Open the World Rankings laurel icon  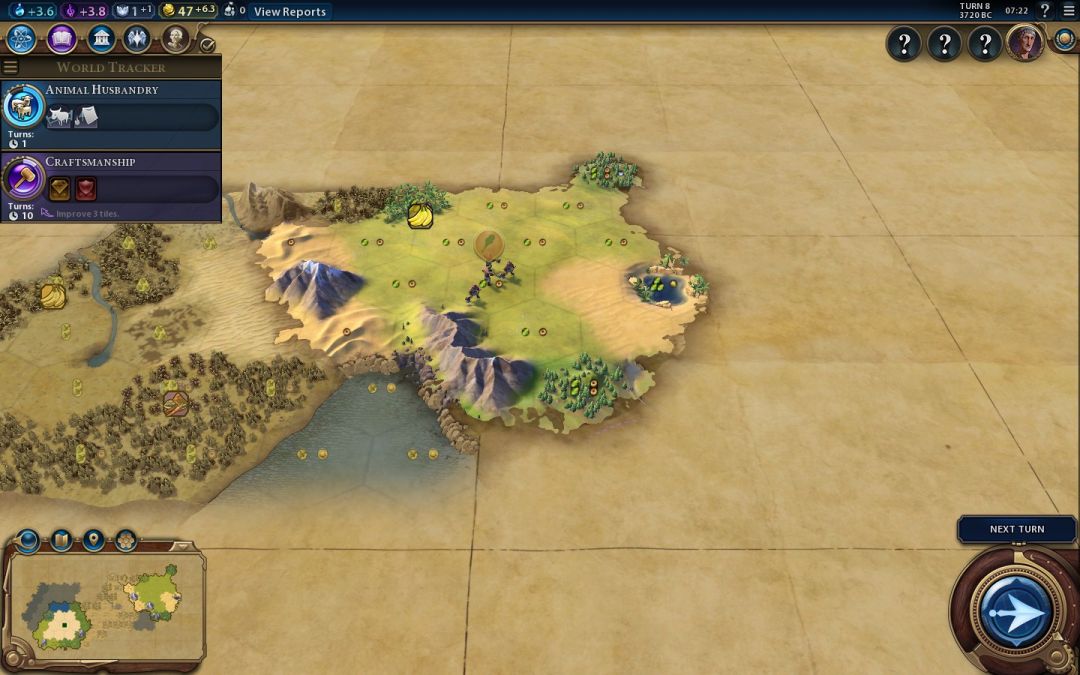tap(1064, 40)
